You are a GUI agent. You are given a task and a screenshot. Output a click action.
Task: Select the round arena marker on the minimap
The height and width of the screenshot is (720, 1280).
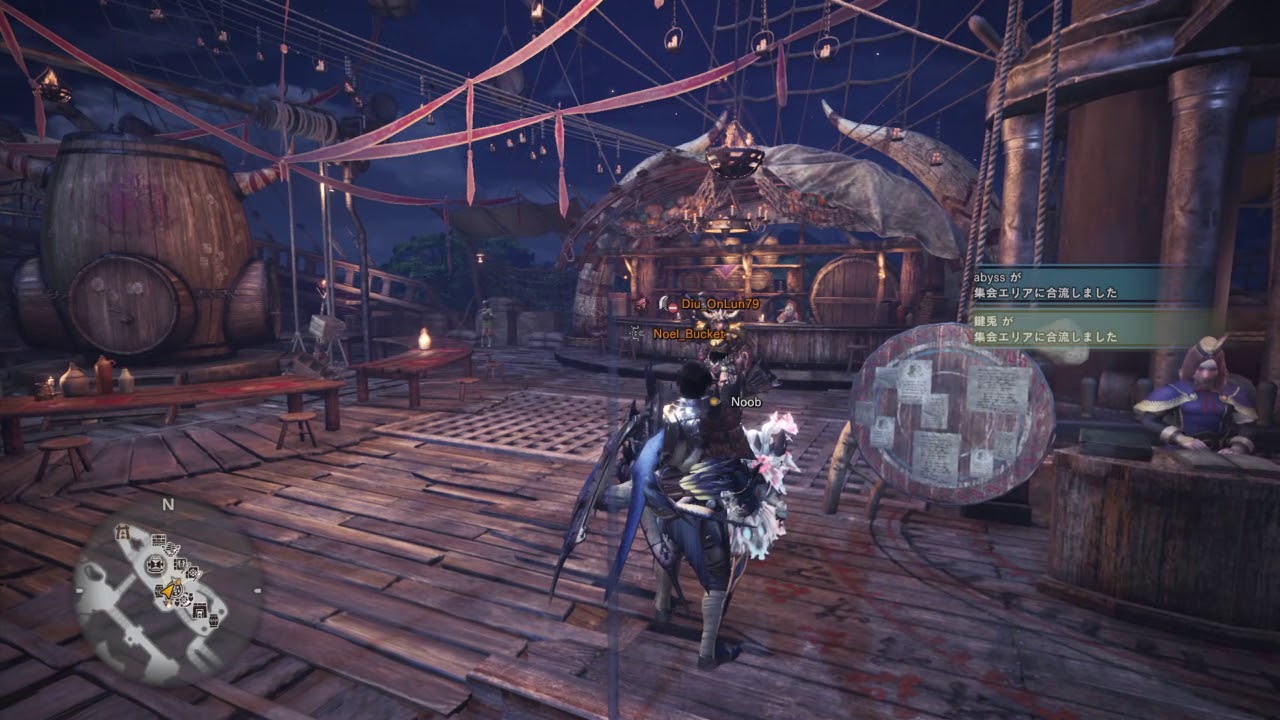tap(155, 564)
